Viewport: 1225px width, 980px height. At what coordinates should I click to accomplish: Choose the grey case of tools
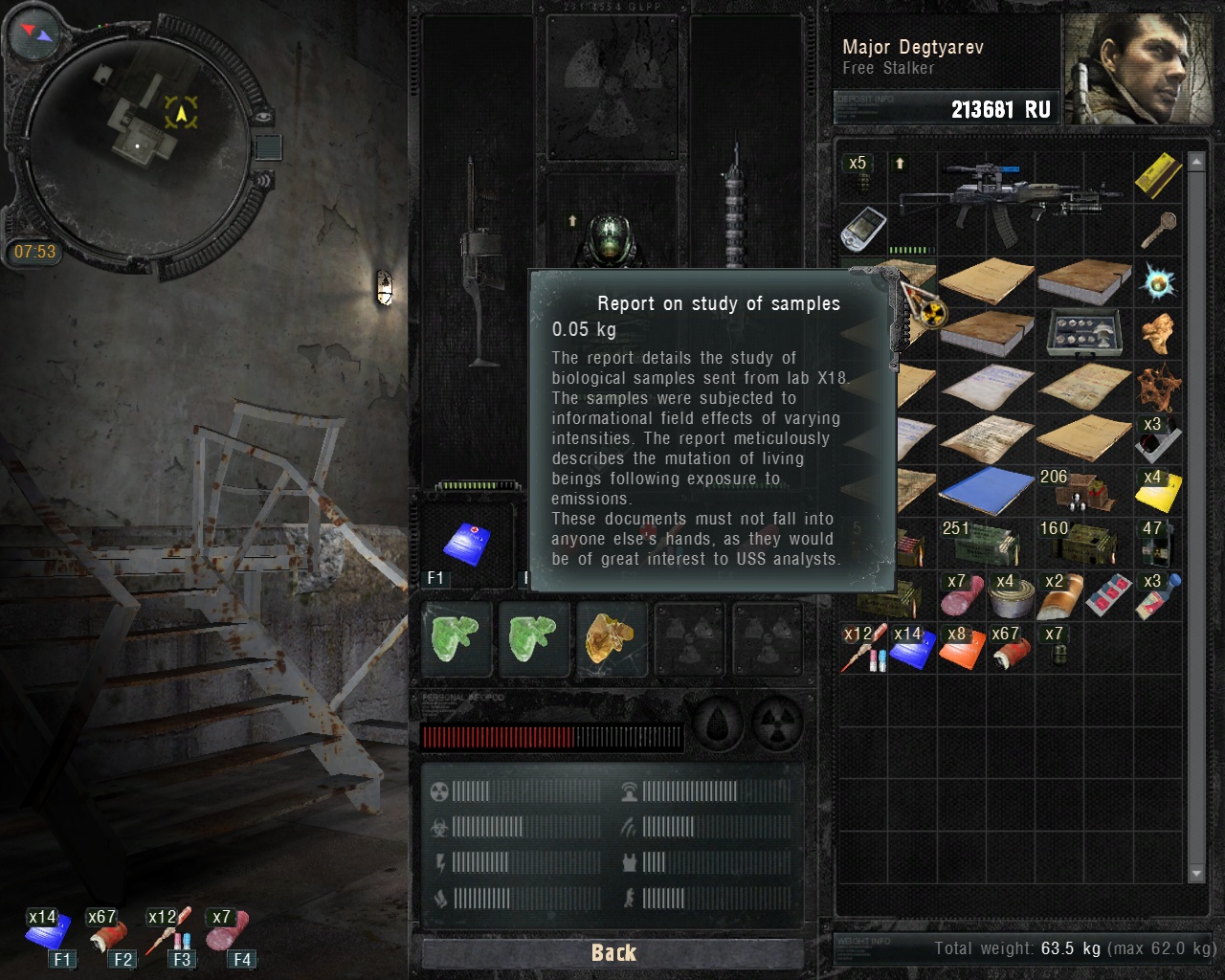click(1083, 332)
